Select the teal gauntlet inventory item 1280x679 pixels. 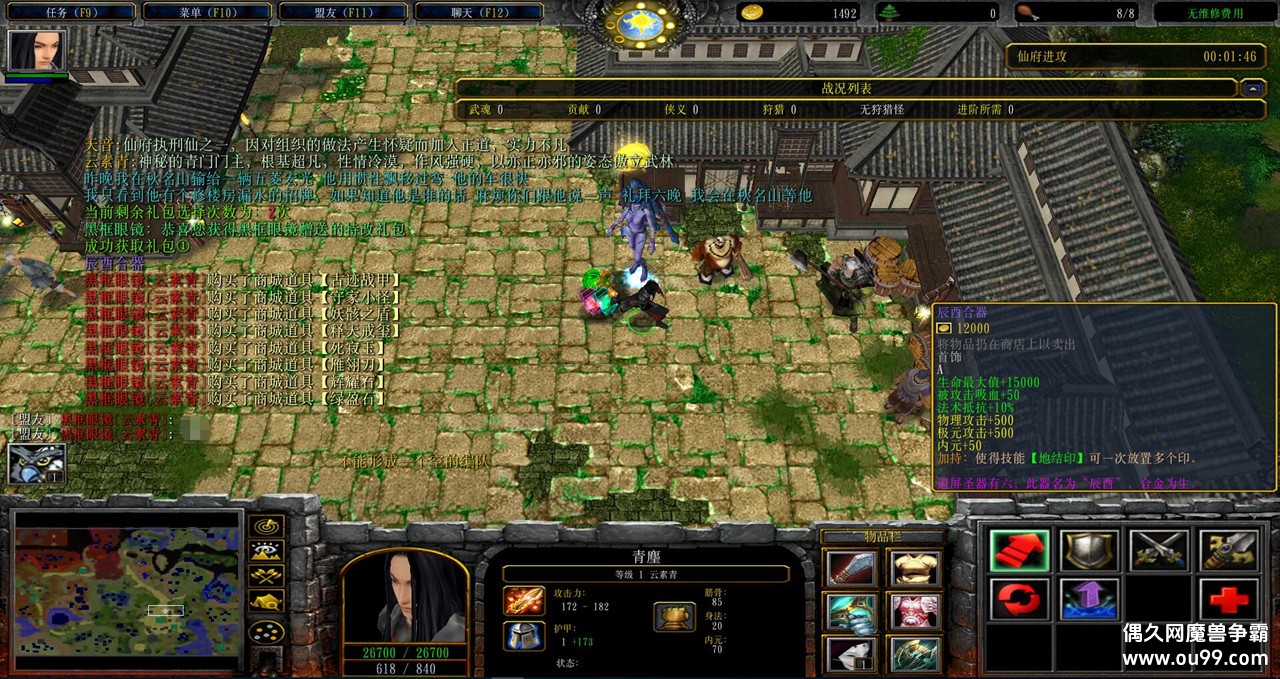click(851, 612)
